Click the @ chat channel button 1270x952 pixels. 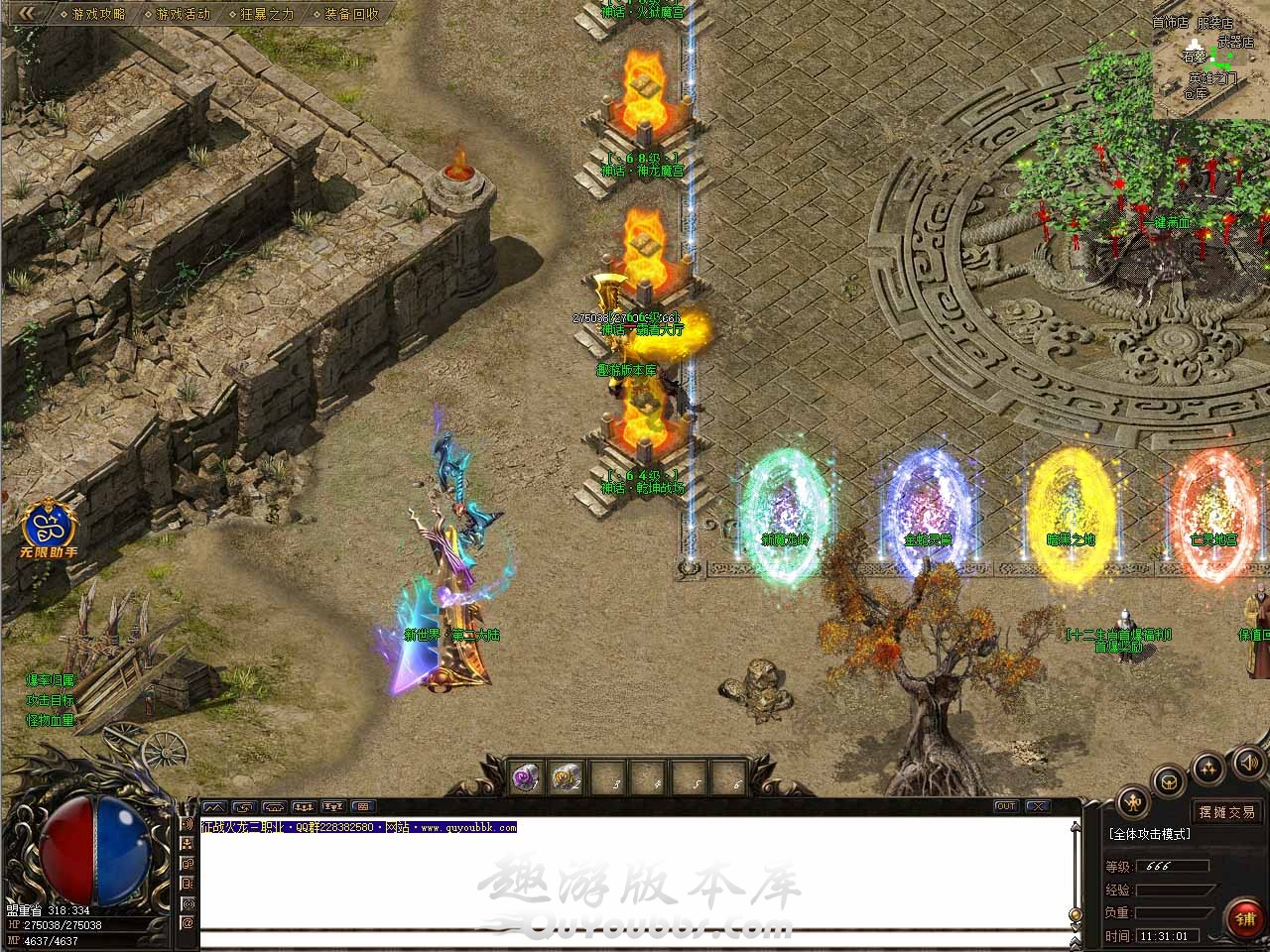187,922
